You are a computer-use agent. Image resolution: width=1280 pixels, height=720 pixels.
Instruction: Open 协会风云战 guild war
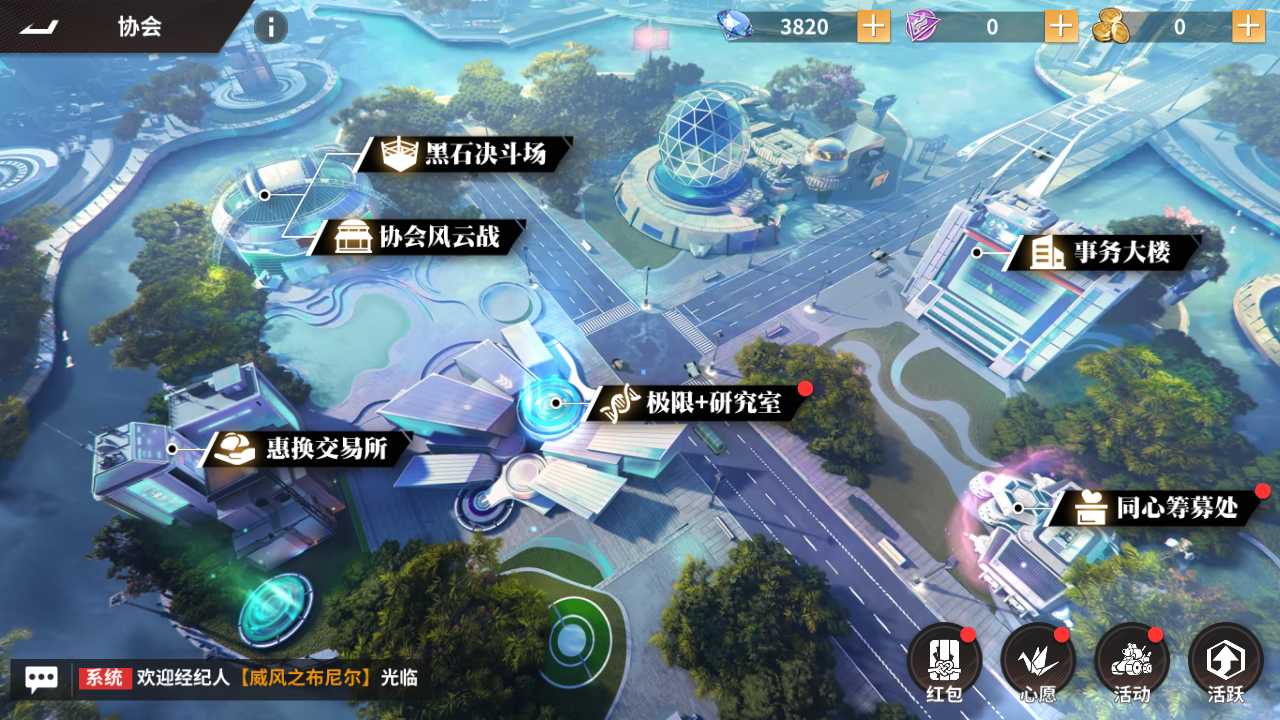tap(420, 239)
